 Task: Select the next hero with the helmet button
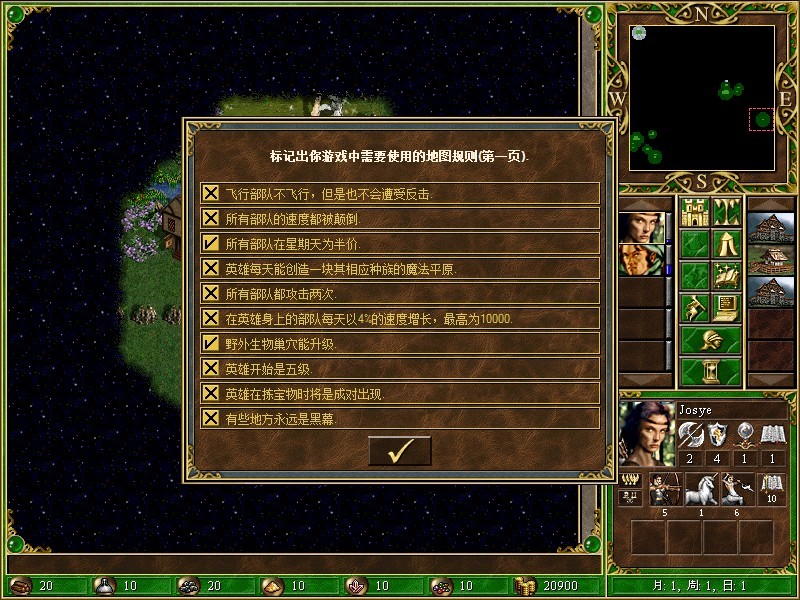pyautogui.click(x=710, y=339)
